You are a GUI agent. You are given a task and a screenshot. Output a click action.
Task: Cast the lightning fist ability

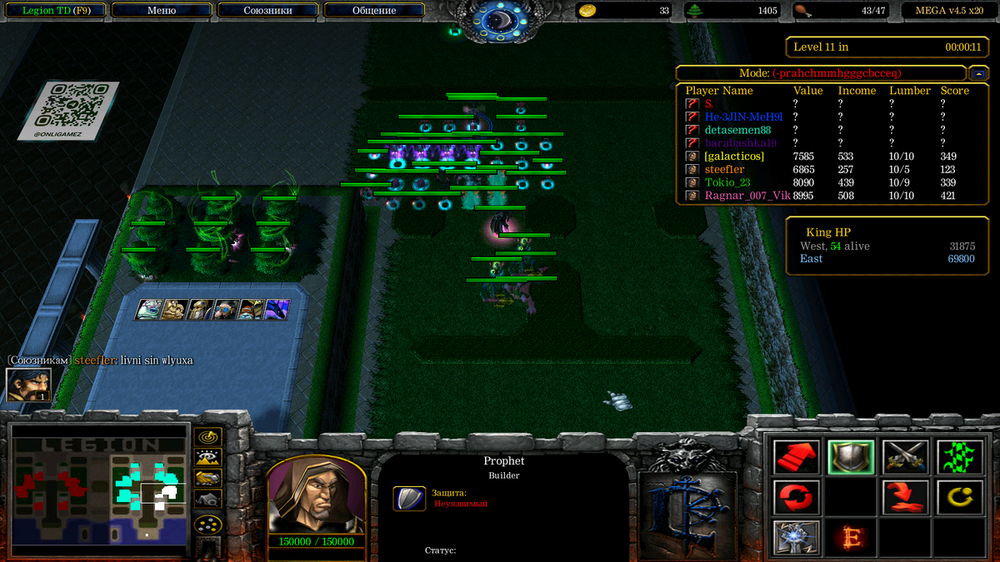(x=797, y=537)
